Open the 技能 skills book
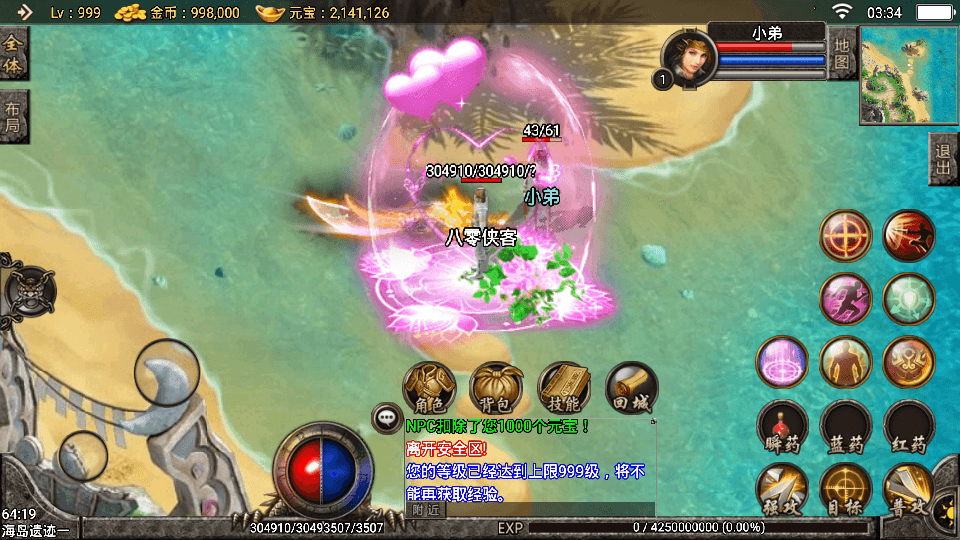This screenshot has height=540, width=960. click(x=564, y=388)
